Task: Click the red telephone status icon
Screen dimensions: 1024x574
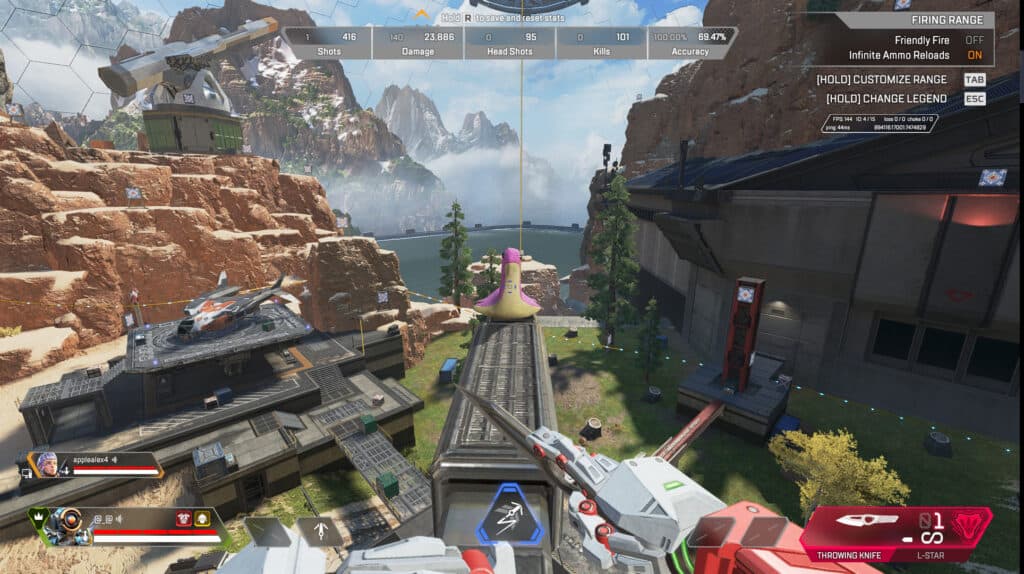Action: click(x=183, y=517)
